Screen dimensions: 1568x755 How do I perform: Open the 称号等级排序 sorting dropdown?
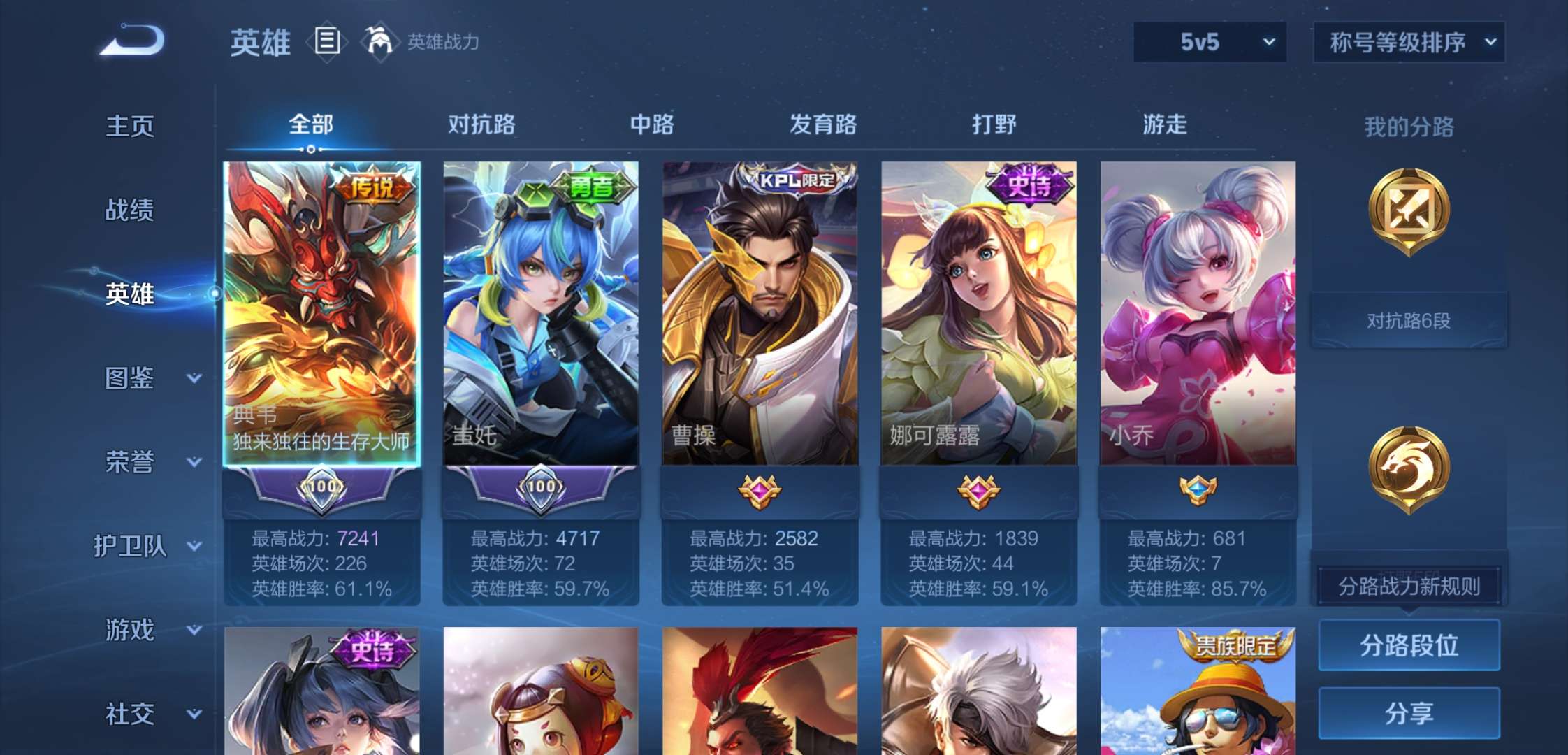(1407, 42)
